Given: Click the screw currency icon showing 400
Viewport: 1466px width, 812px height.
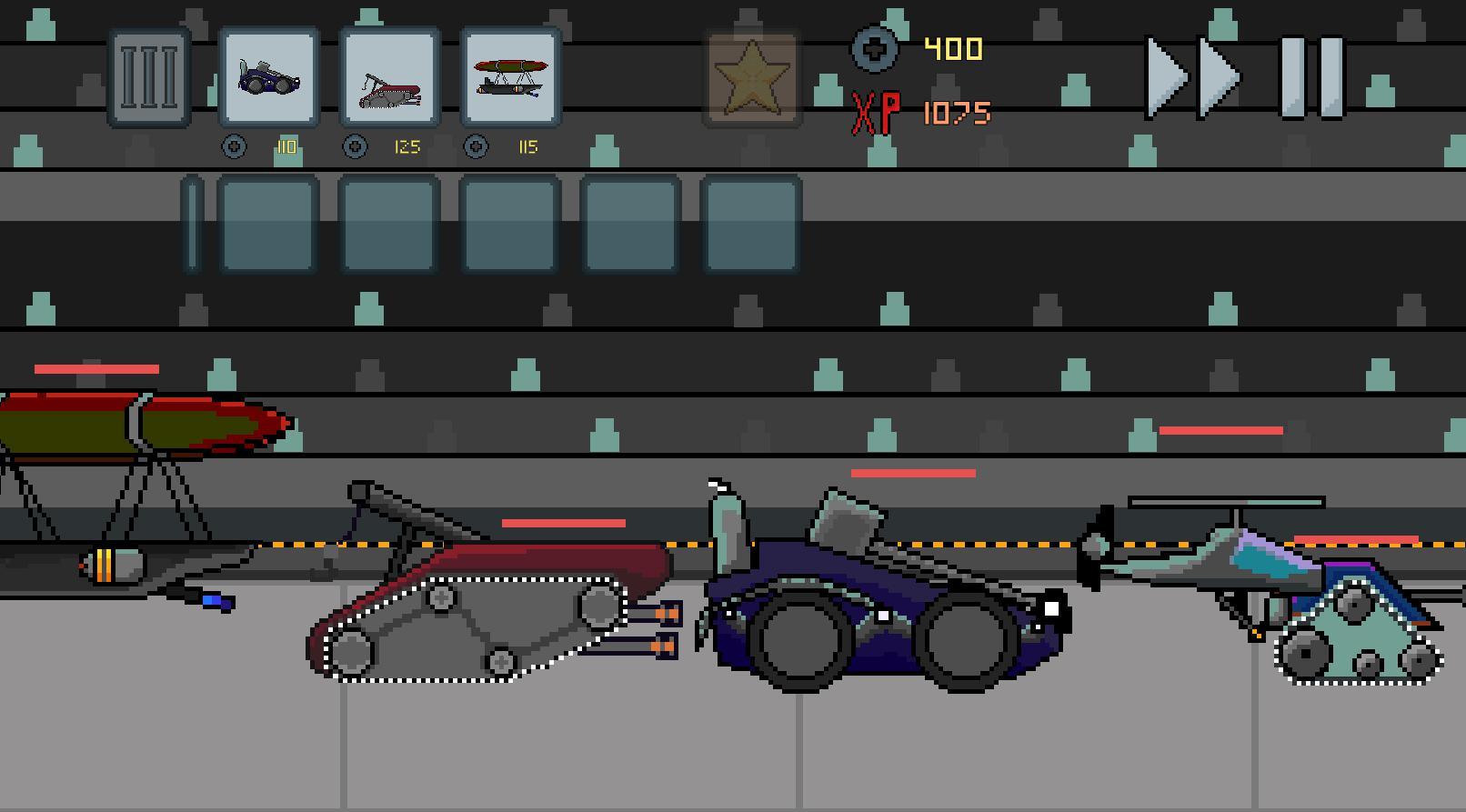Looking at the screenshot, I should coord(876,50).
